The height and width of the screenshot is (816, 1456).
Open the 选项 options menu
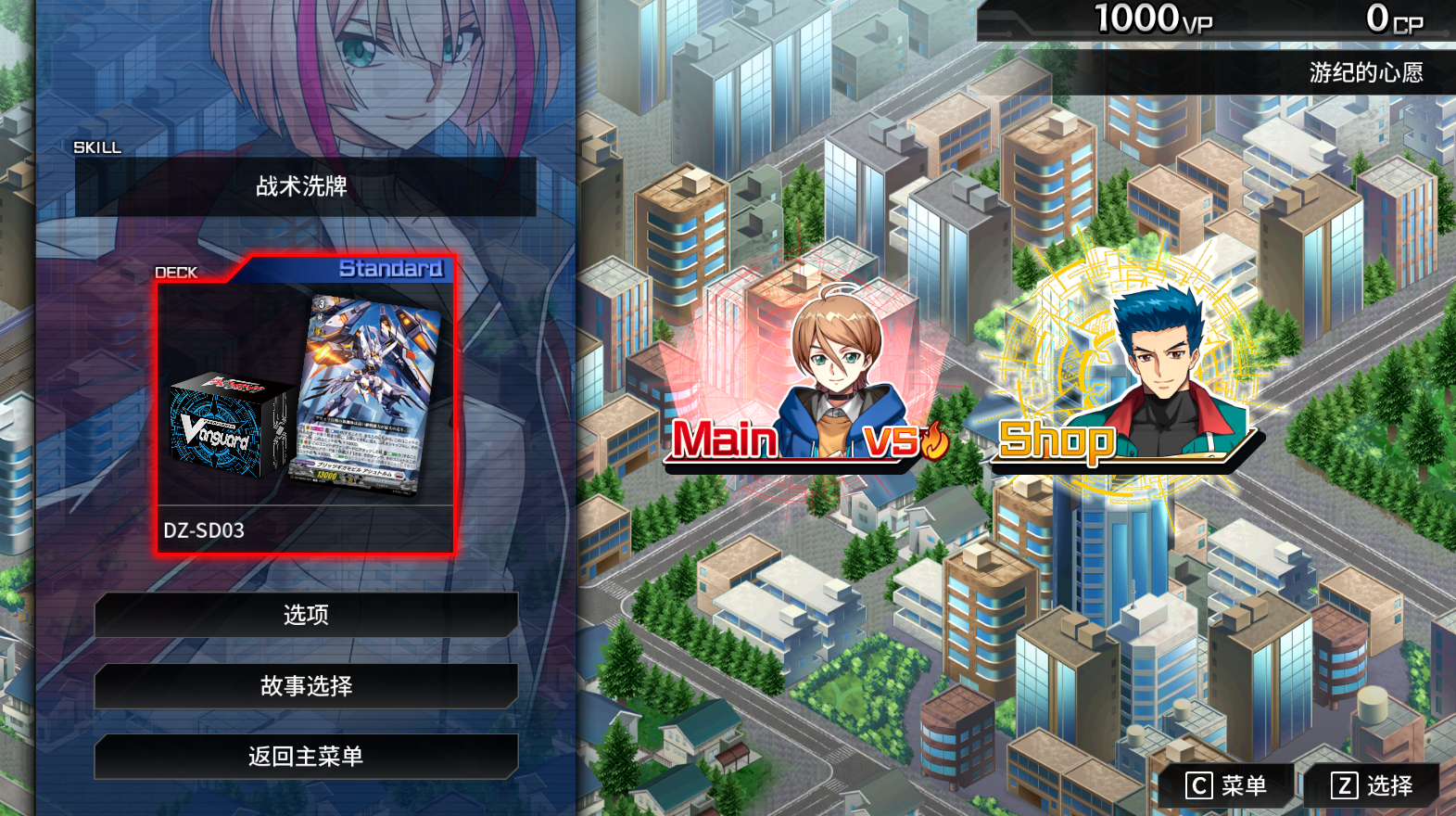coord(306,615)
